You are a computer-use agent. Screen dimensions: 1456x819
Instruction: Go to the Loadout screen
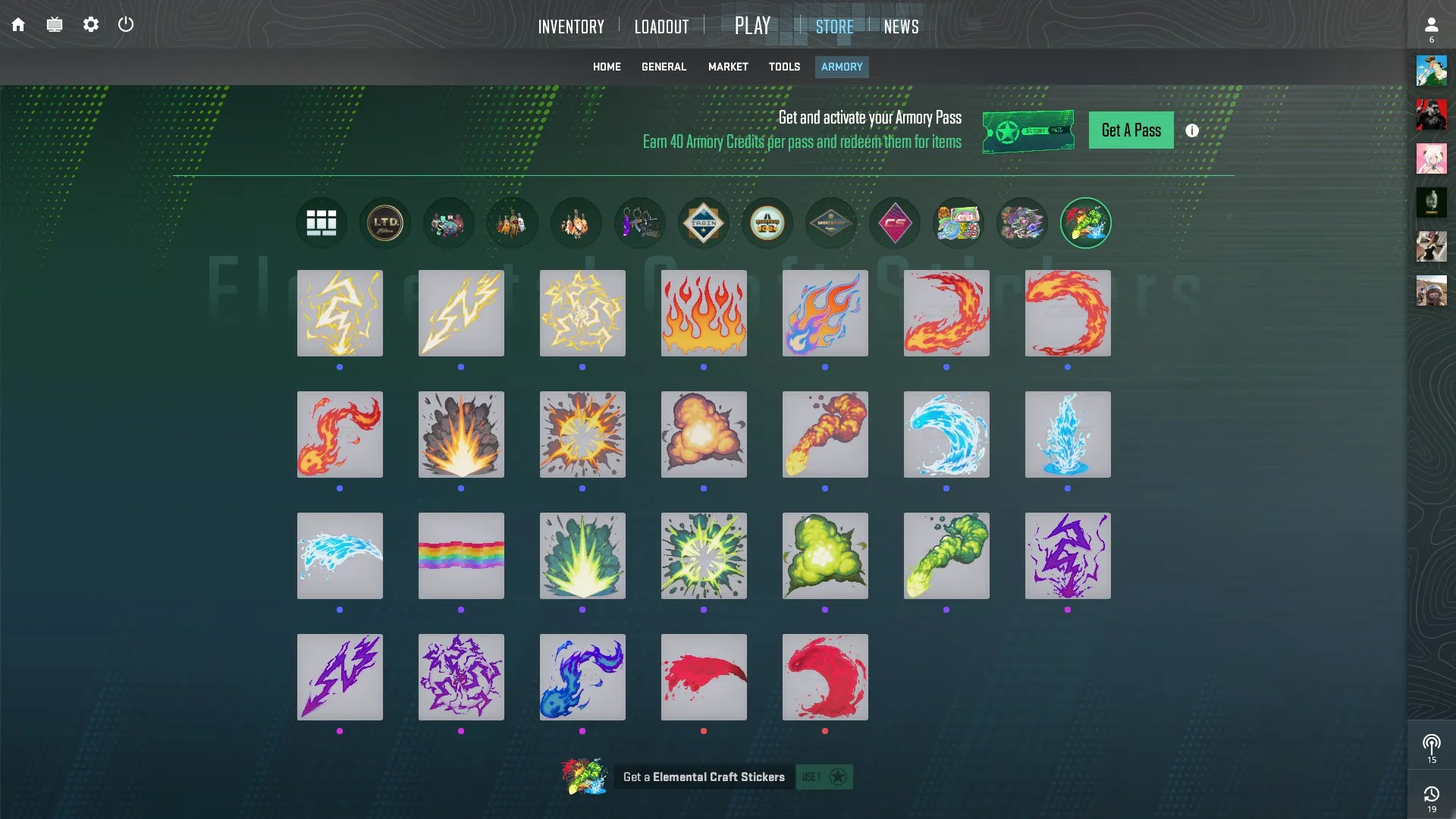click(661, 27)
